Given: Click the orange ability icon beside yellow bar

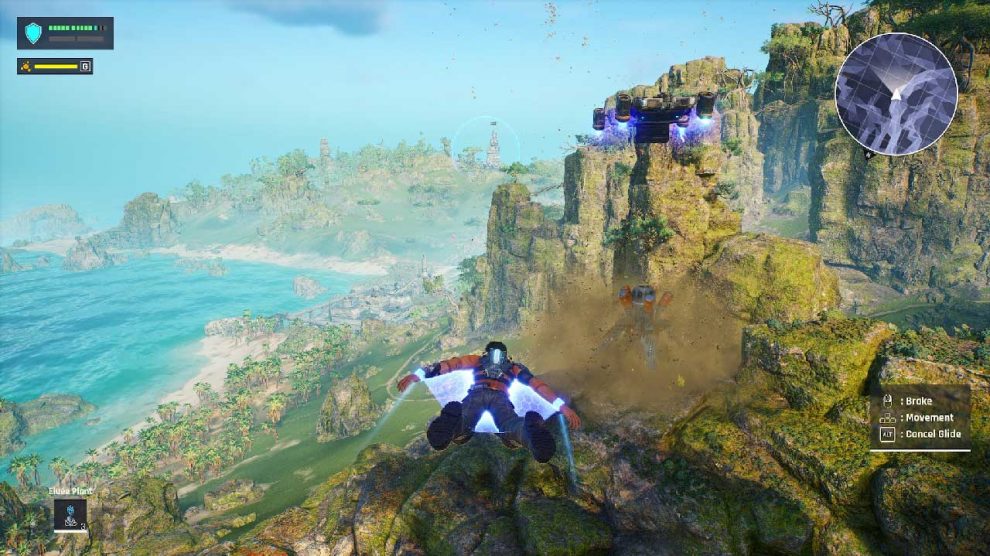Looking at the screenshot, I should [x=27, y=67].
